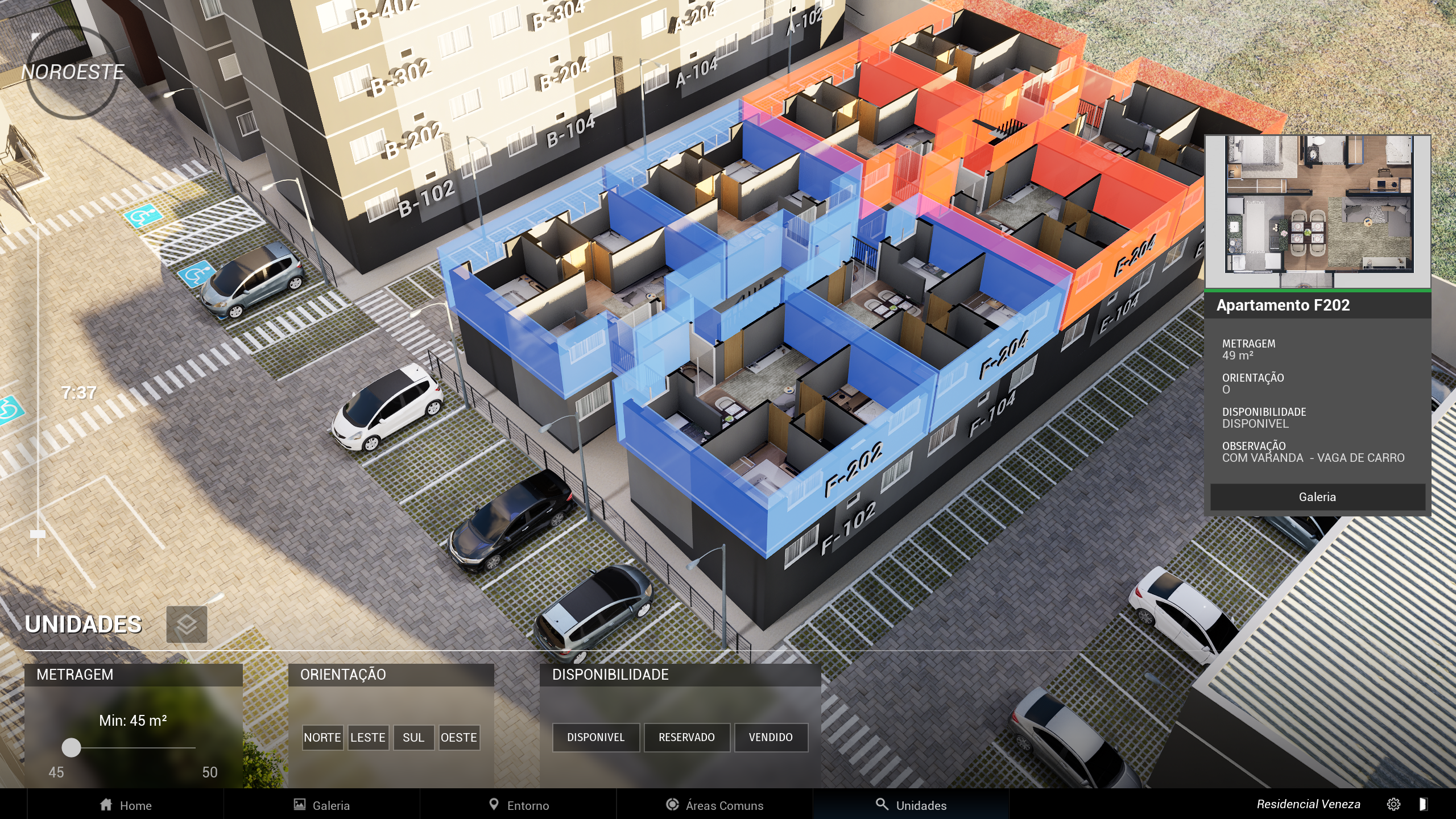Open the settings gear icon
Viewport: 1456px width, 819px height.
[1393, 804]
